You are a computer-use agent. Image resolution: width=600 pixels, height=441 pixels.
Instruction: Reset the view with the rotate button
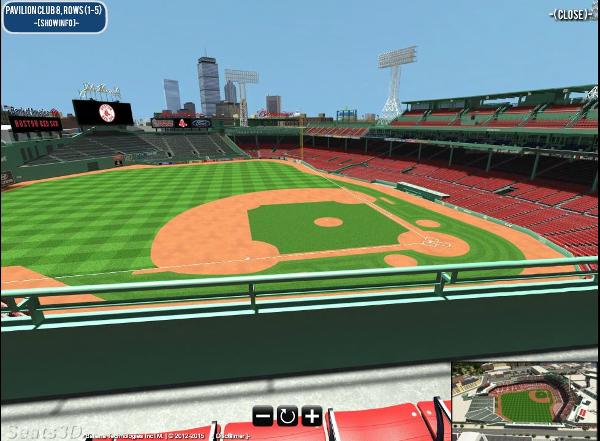pyautogui.click(x=287, y=416)
